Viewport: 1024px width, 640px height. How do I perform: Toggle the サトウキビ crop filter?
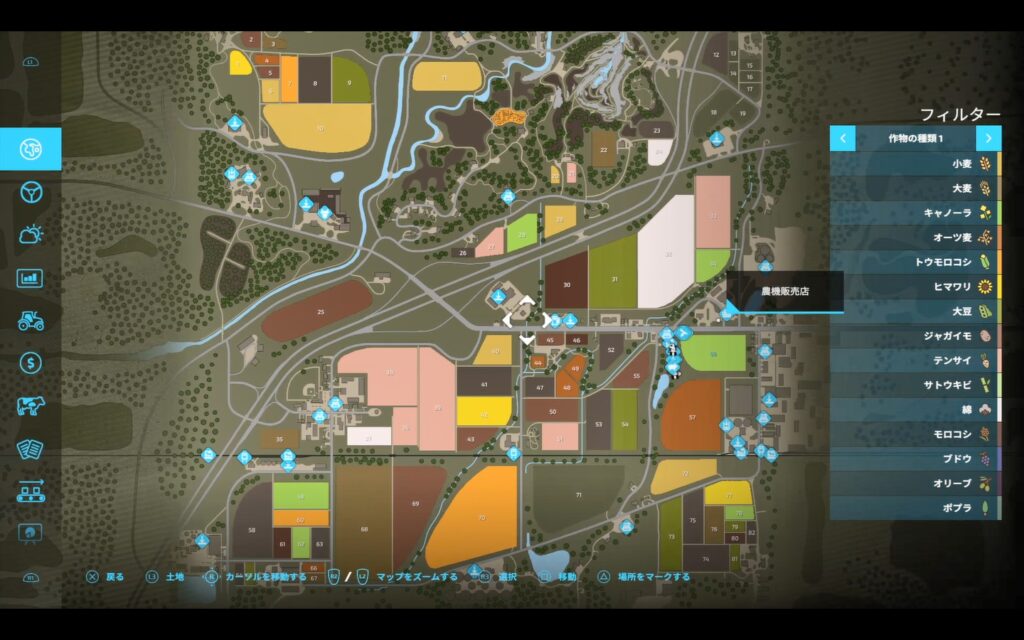[915, 385]
